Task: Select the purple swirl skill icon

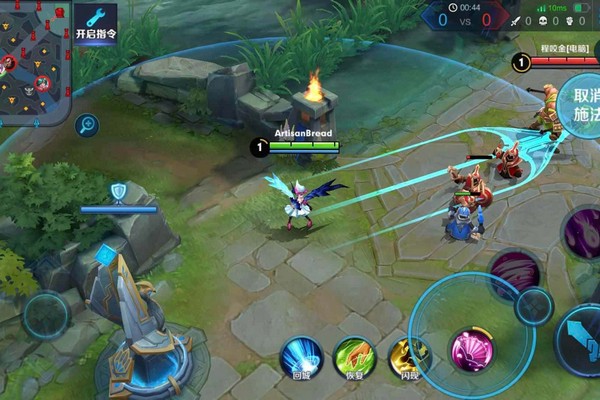Action: coord(583,233)
